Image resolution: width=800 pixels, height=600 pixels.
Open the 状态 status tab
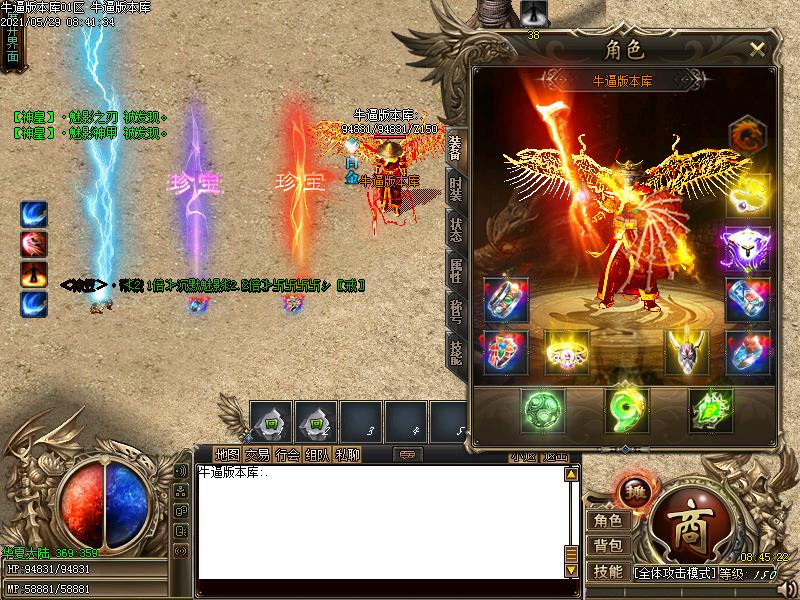(455, 229)
